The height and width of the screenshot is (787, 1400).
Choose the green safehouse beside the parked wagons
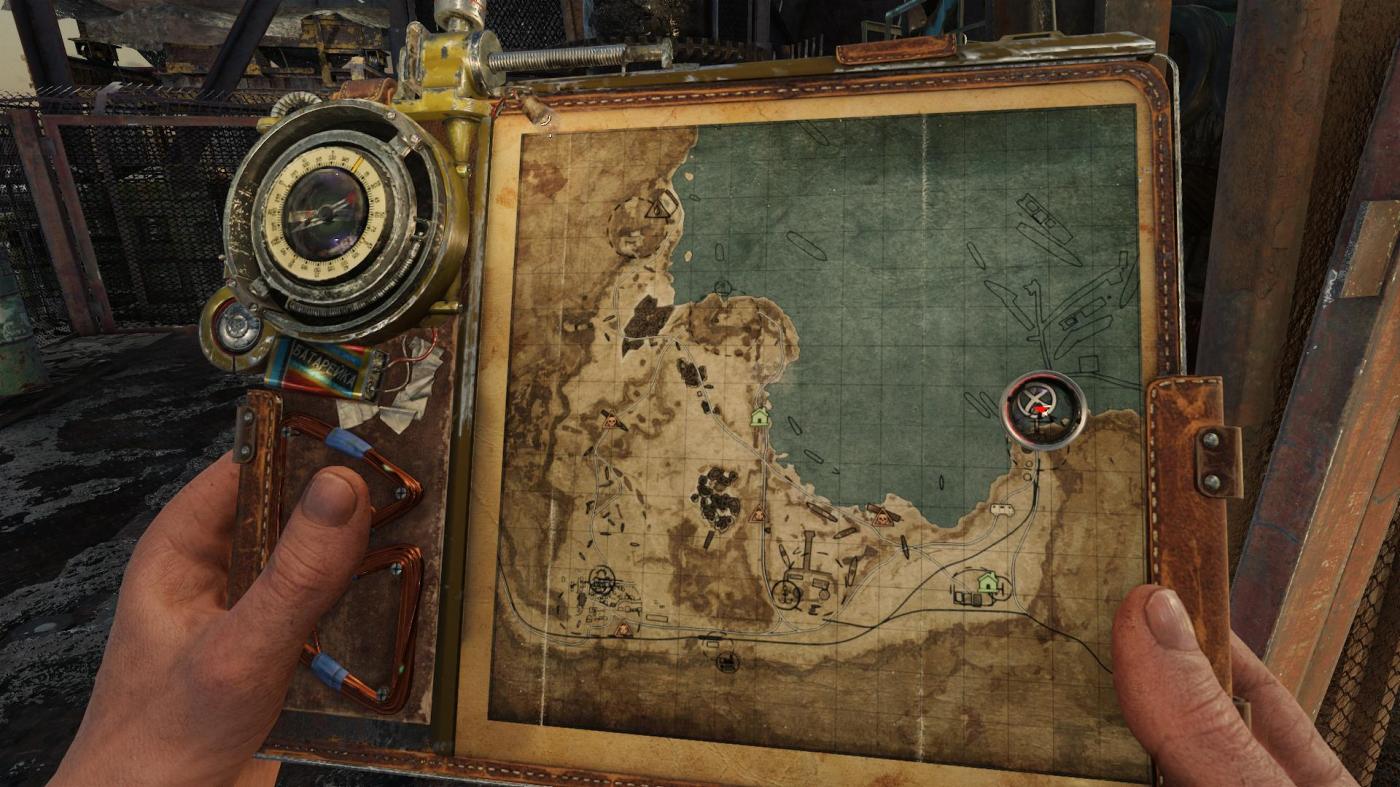pos(988,582)
